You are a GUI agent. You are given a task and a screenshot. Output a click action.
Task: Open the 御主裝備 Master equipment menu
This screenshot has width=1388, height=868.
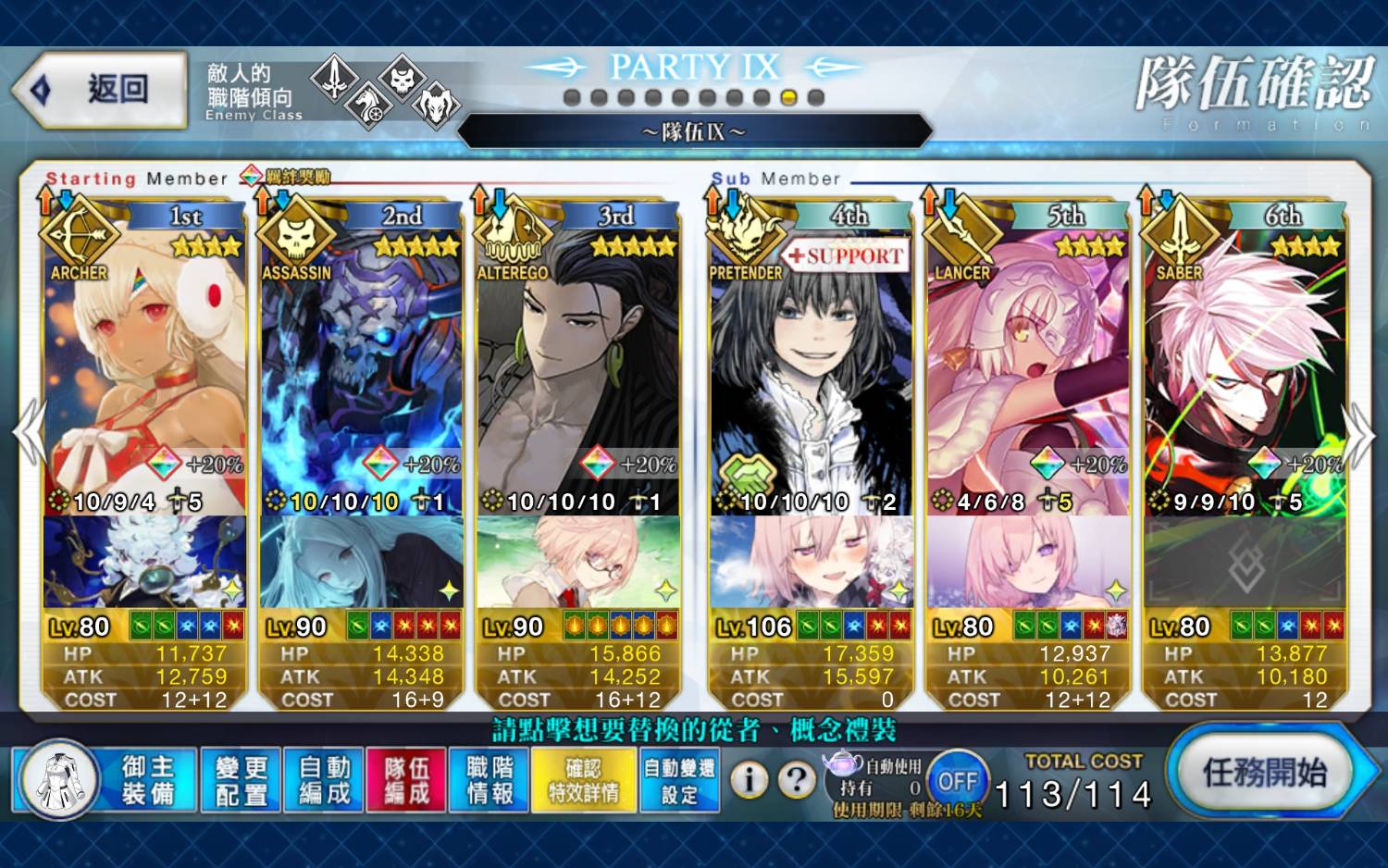tap(106, 780)
